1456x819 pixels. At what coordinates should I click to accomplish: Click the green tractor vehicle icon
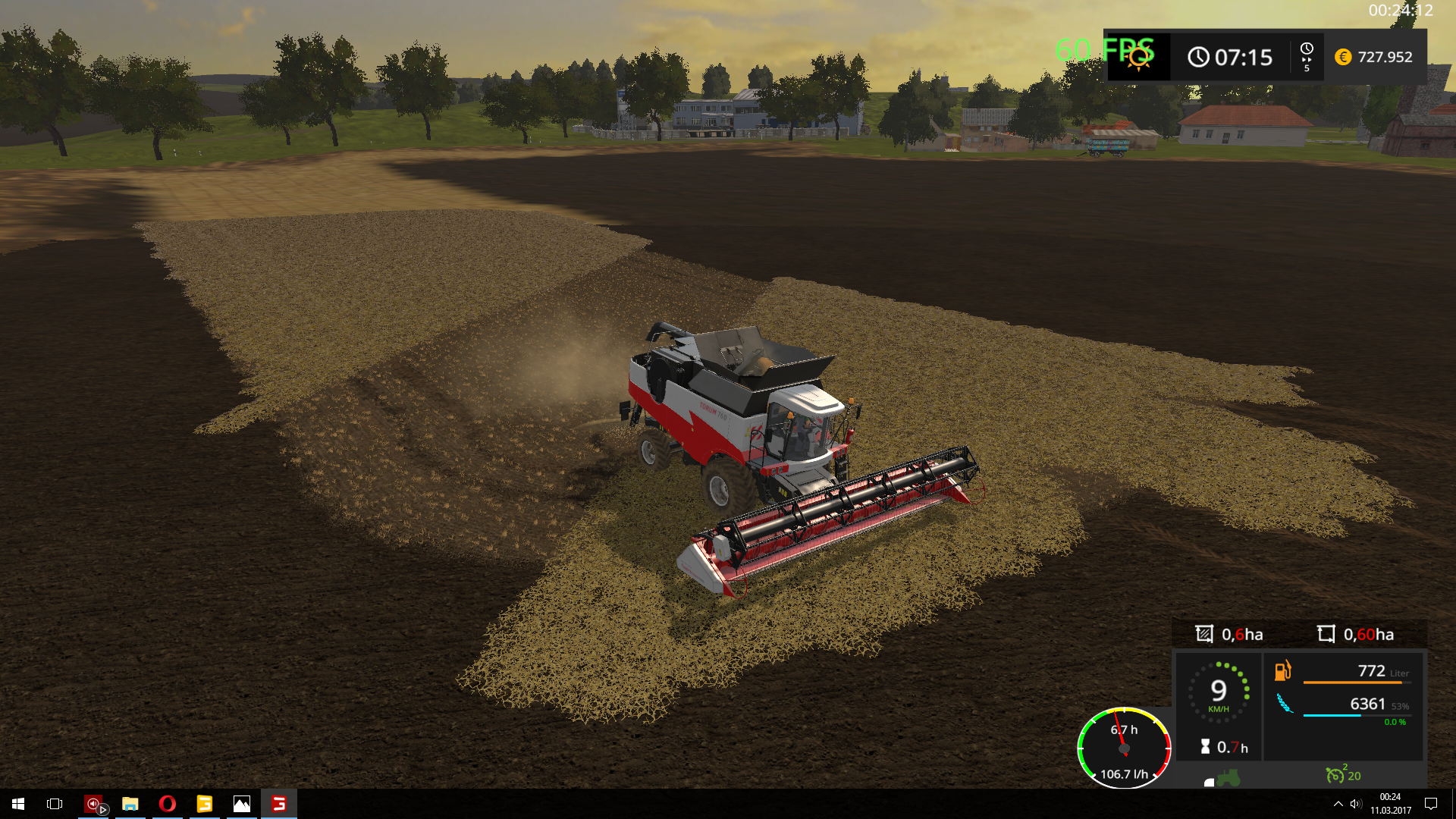pyautogui.click(x=1228, y=778)
